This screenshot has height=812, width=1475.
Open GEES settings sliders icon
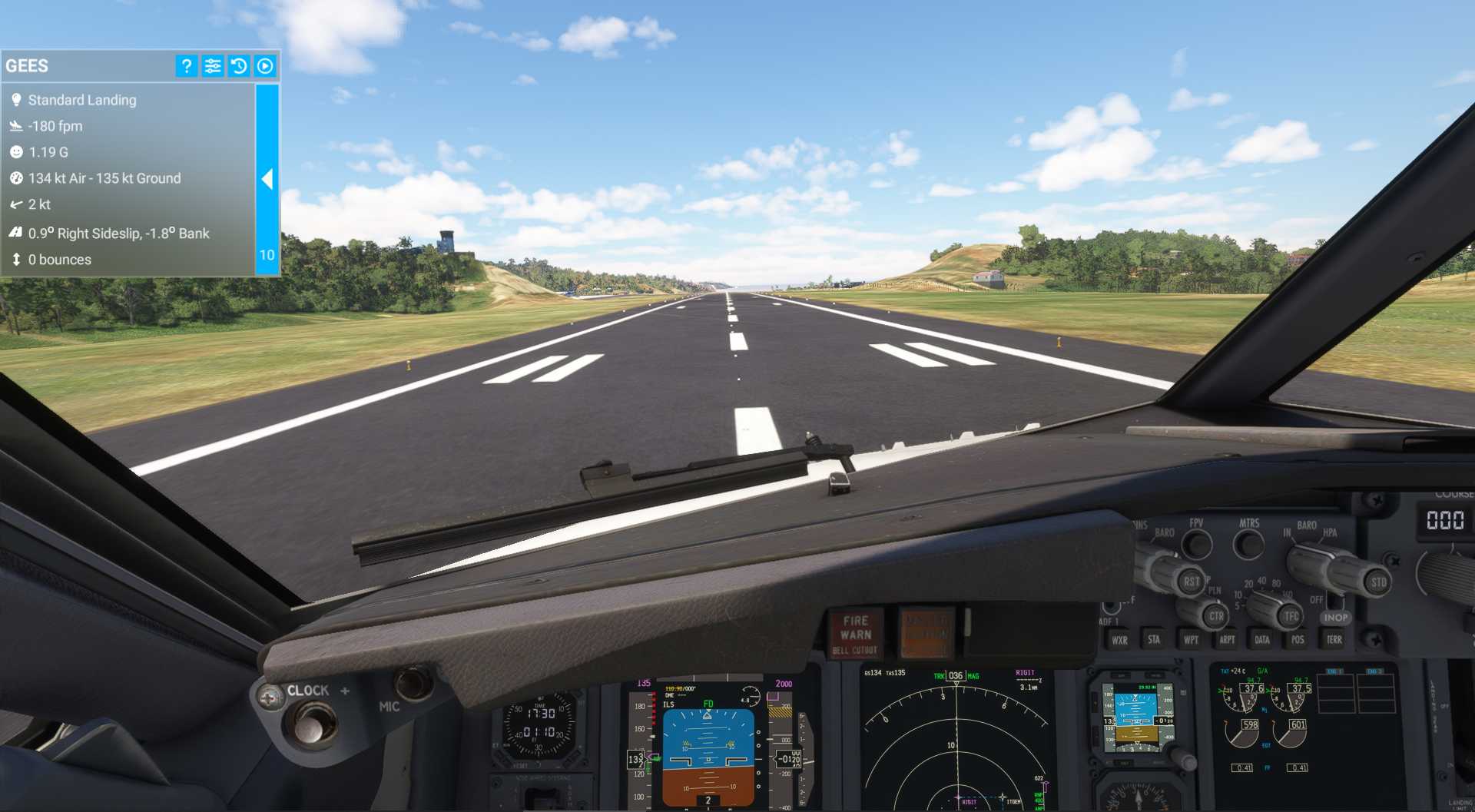pyautogui.click(x=213, y=66)
